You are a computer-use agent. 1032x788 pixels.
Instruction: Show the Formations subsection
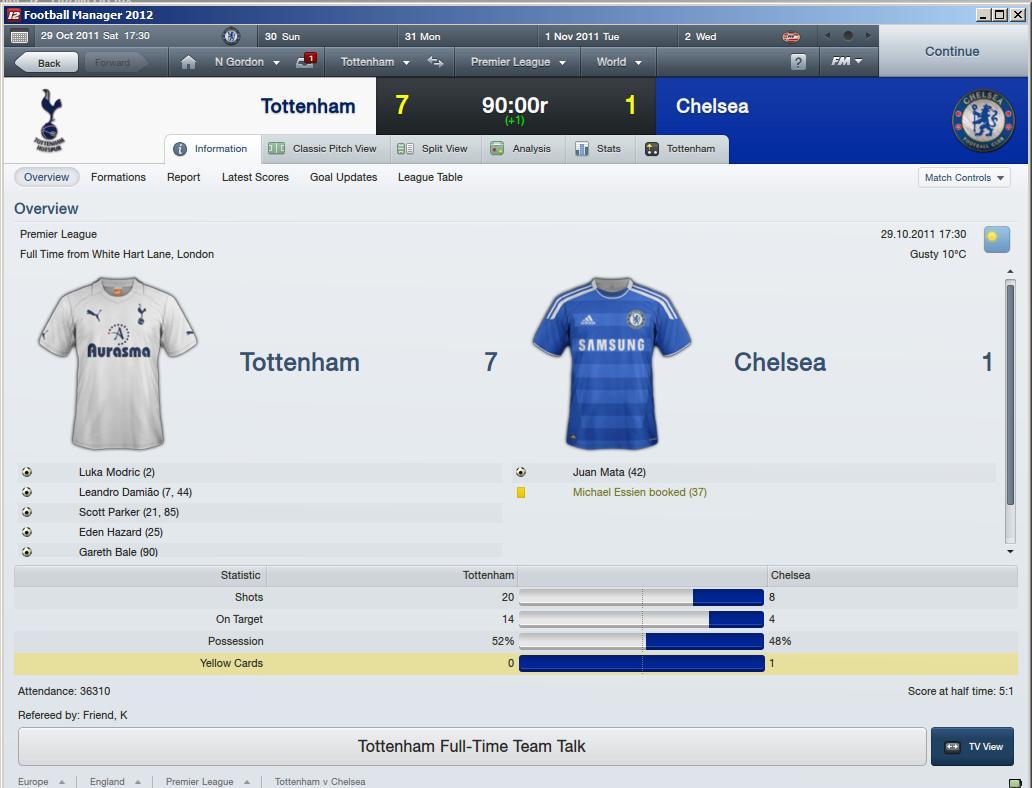pyautogui.click(x=118, y=177)
